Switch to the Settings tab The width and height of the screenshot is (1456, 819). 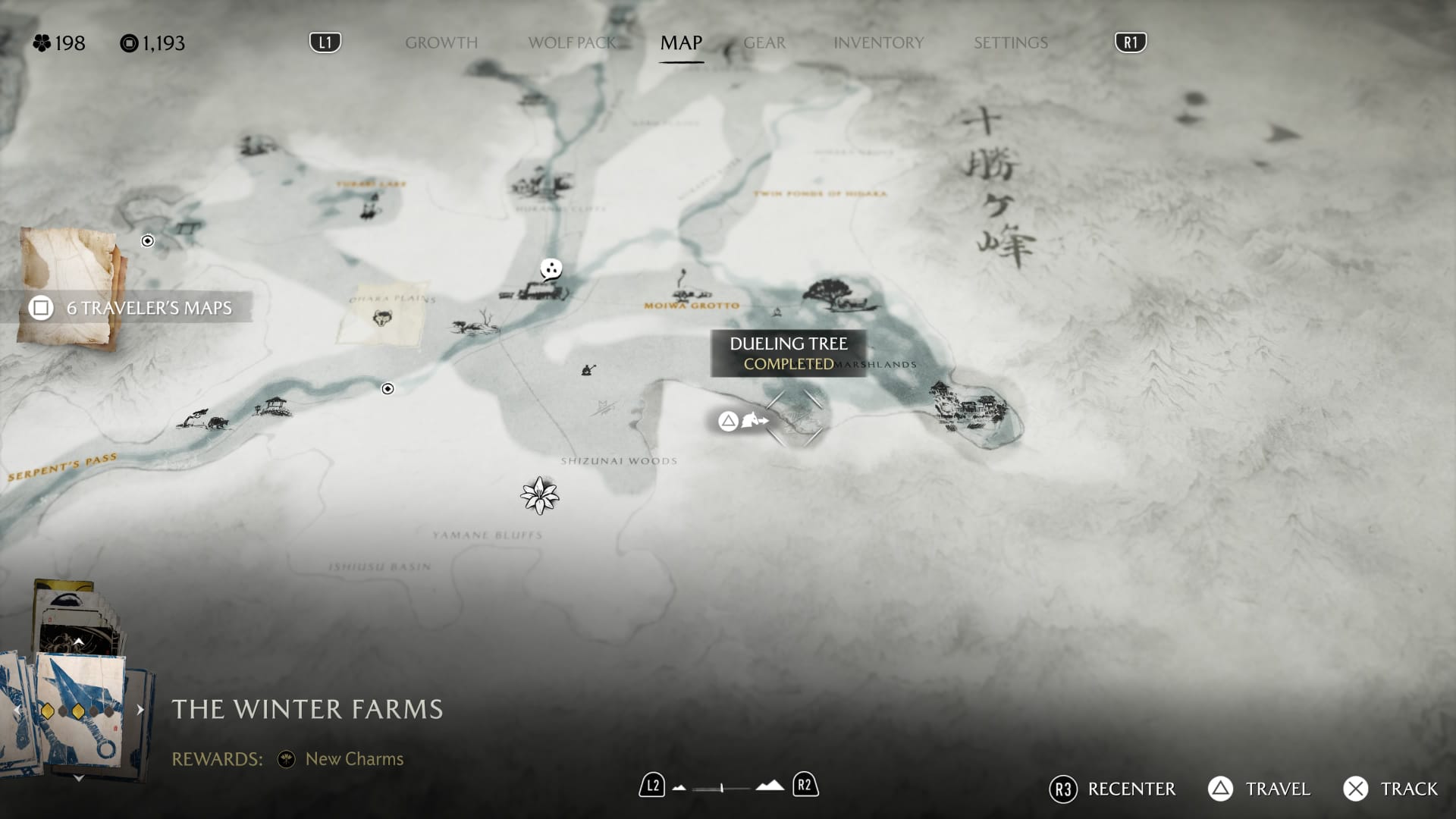coord(1010,42)
